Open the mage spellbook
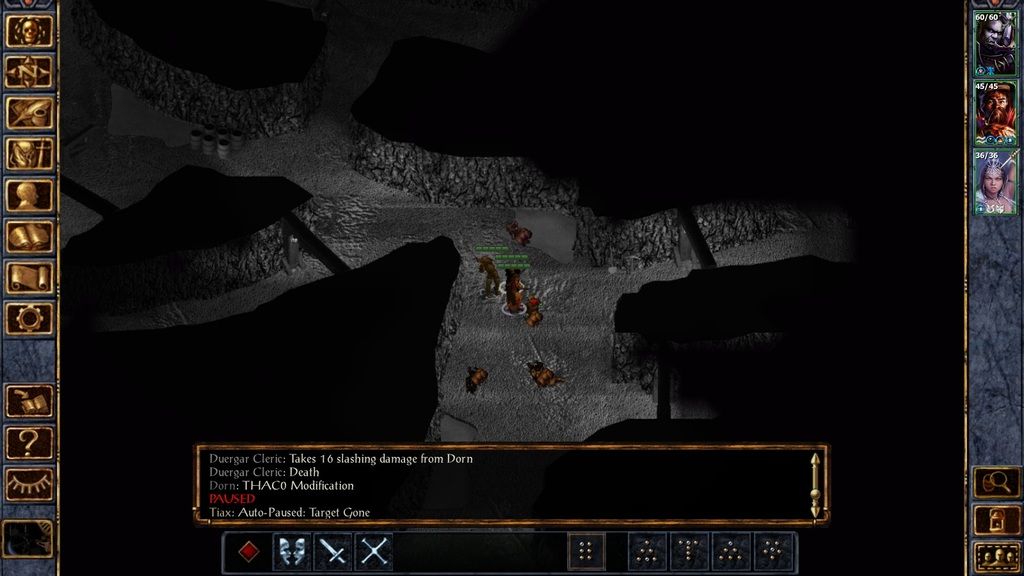 click(29, 236)
